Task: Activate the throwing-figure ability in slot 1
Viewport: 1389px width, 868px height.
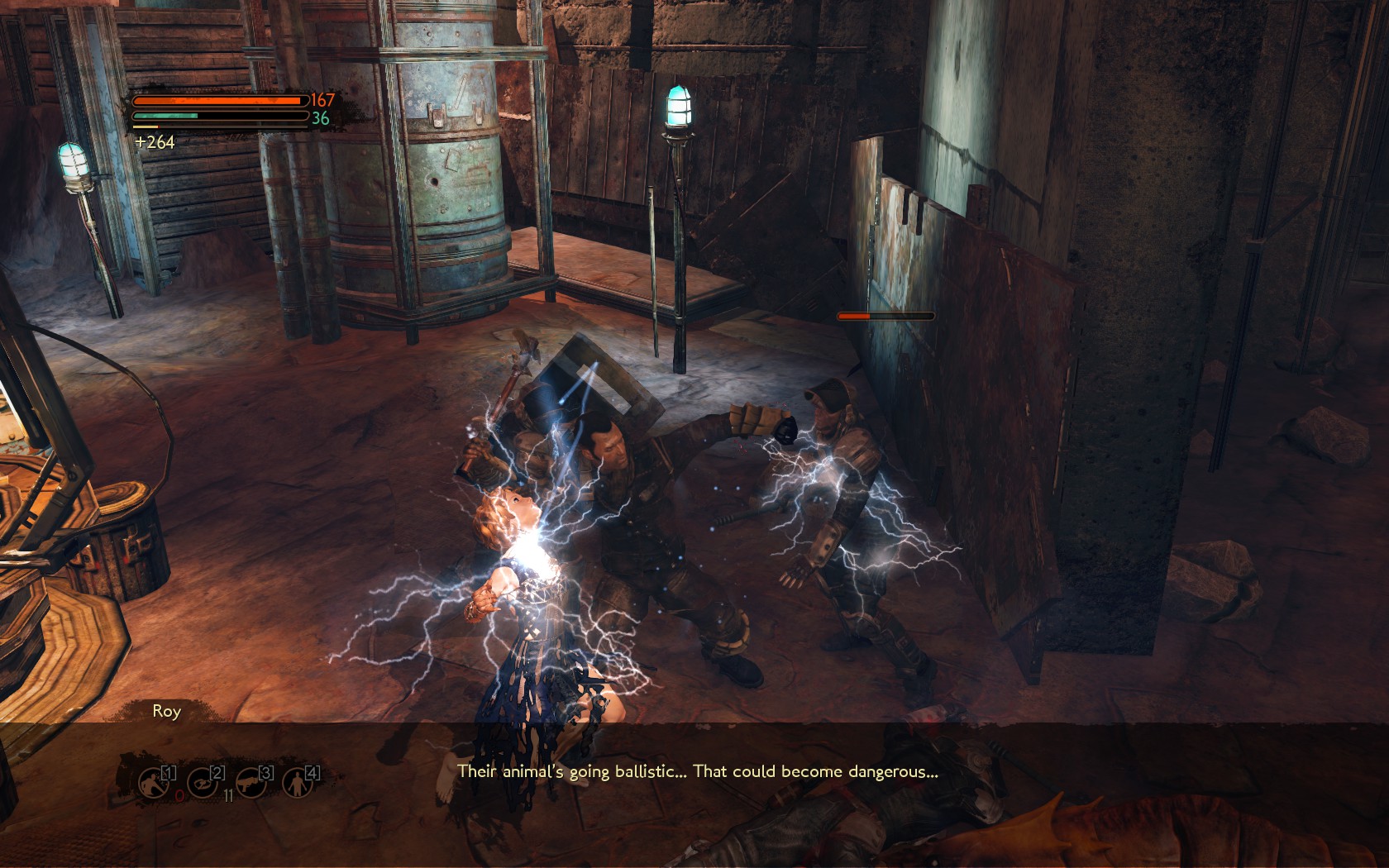Action: 154,782
